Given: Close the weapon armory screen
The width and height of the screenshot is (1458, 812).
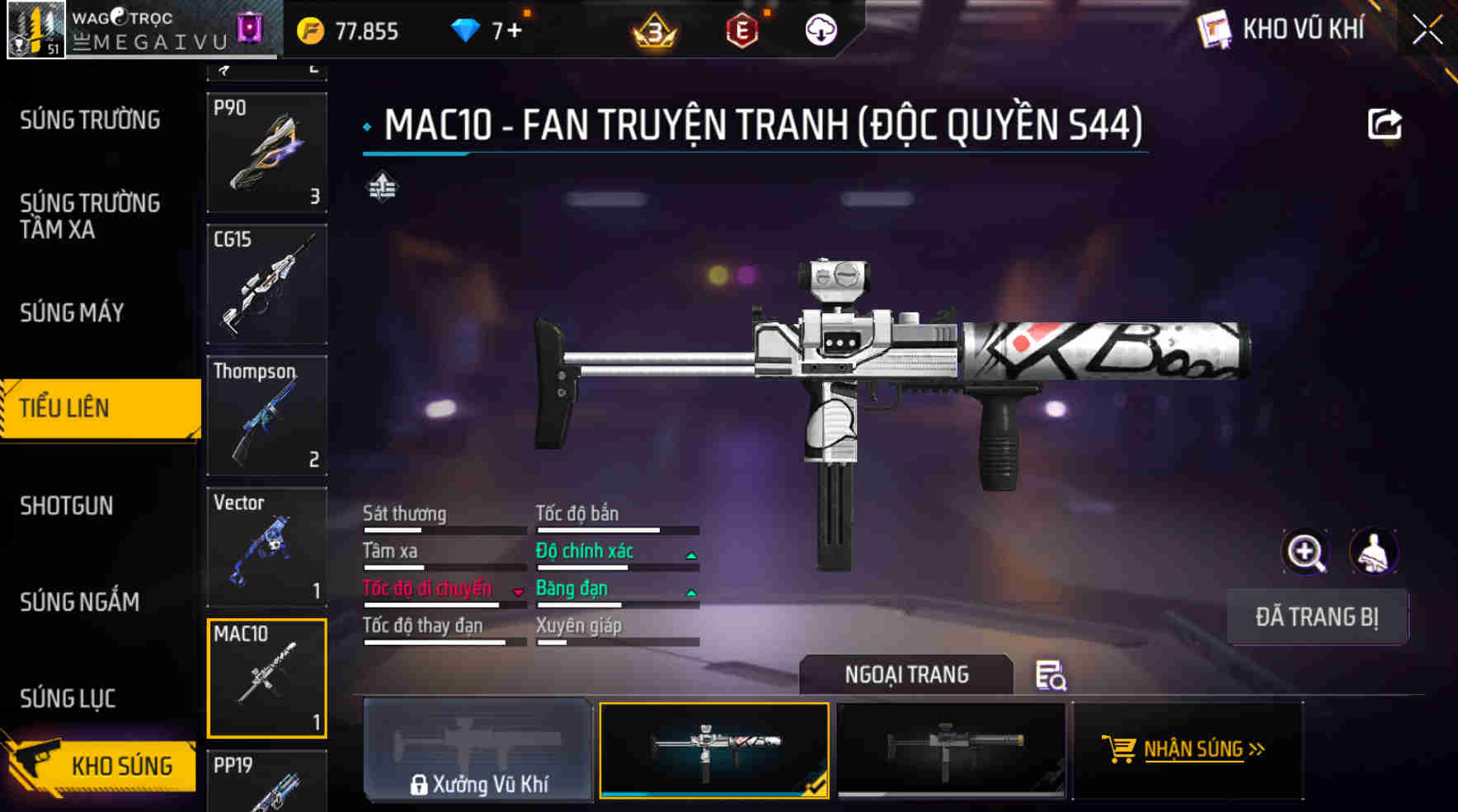Looking at the screenshot, I should (x=1427, y=31).
